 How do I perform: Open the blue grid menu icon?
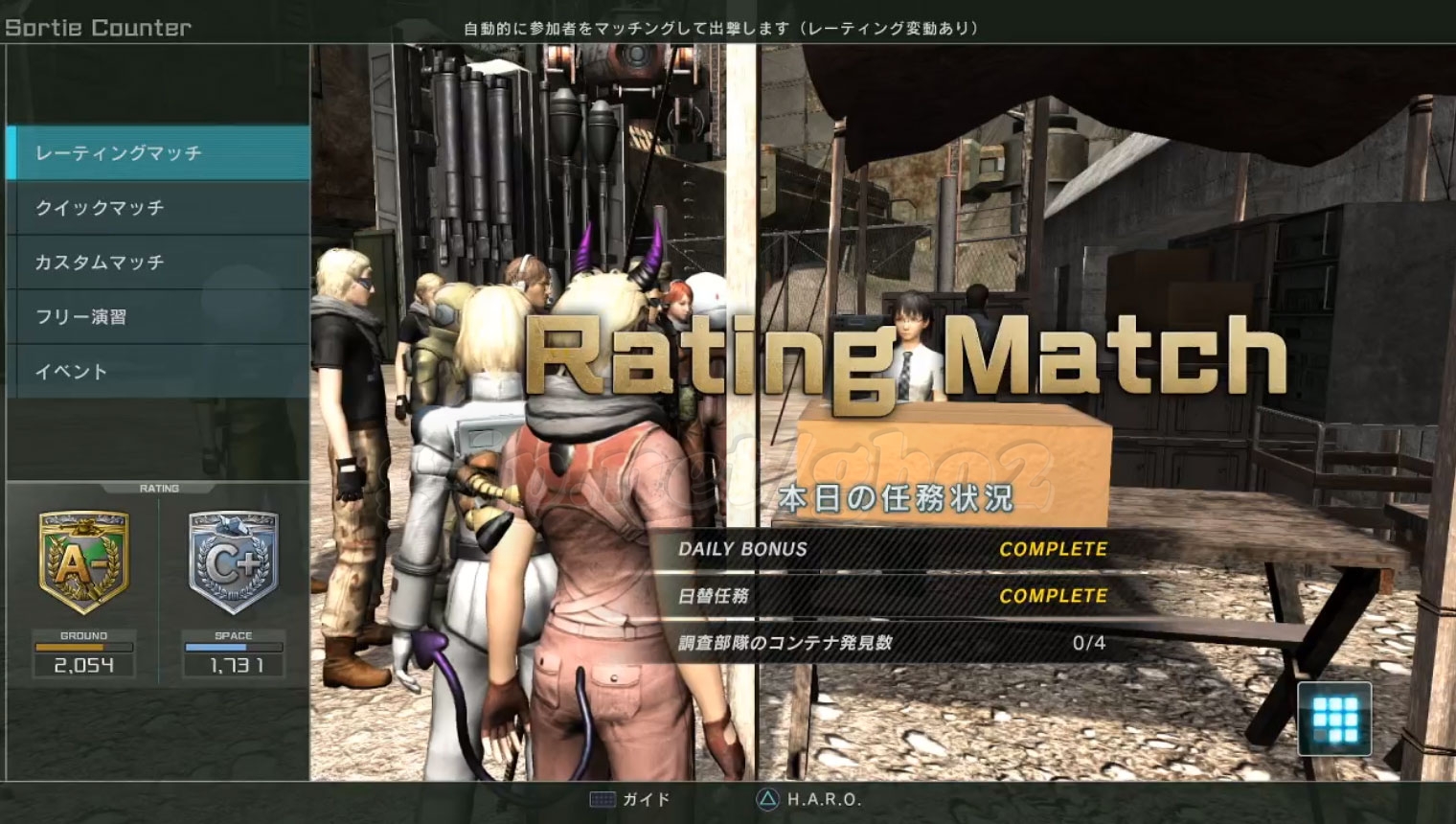click(1334, 719)
